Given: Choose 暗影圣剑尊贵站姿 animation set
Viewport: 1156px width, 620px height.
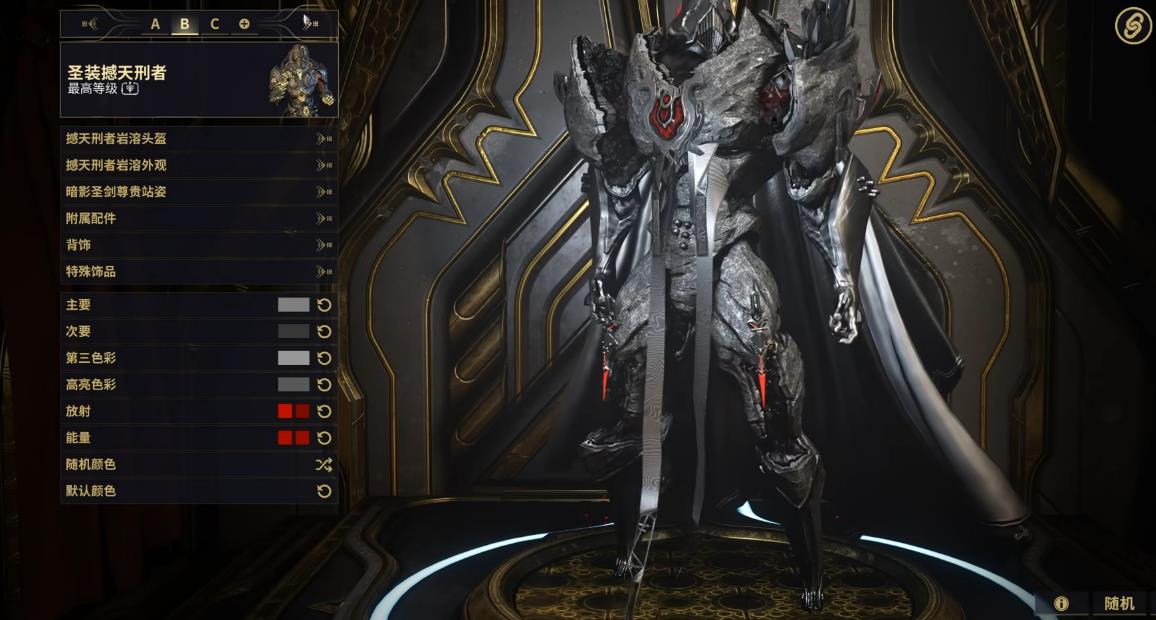Looking at the screenshot, I should (198, 192).
